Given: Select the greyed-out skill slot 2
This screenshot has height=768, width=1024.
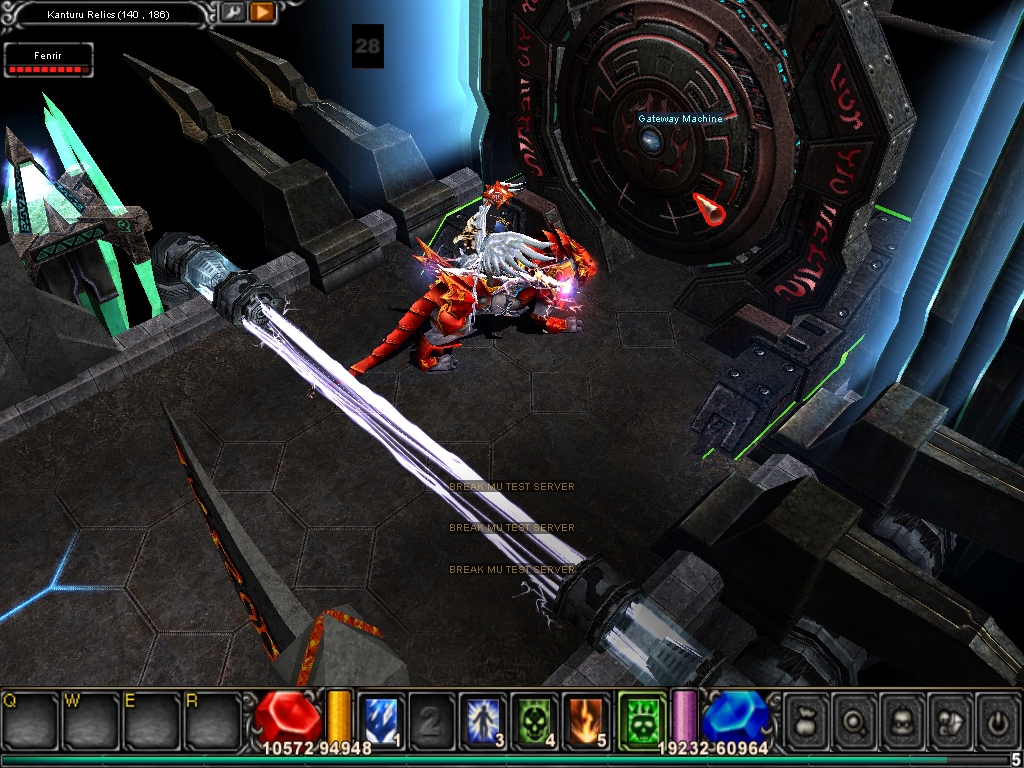Looking at the screenshot, I should pyautogui.click(x=432, y=718).
